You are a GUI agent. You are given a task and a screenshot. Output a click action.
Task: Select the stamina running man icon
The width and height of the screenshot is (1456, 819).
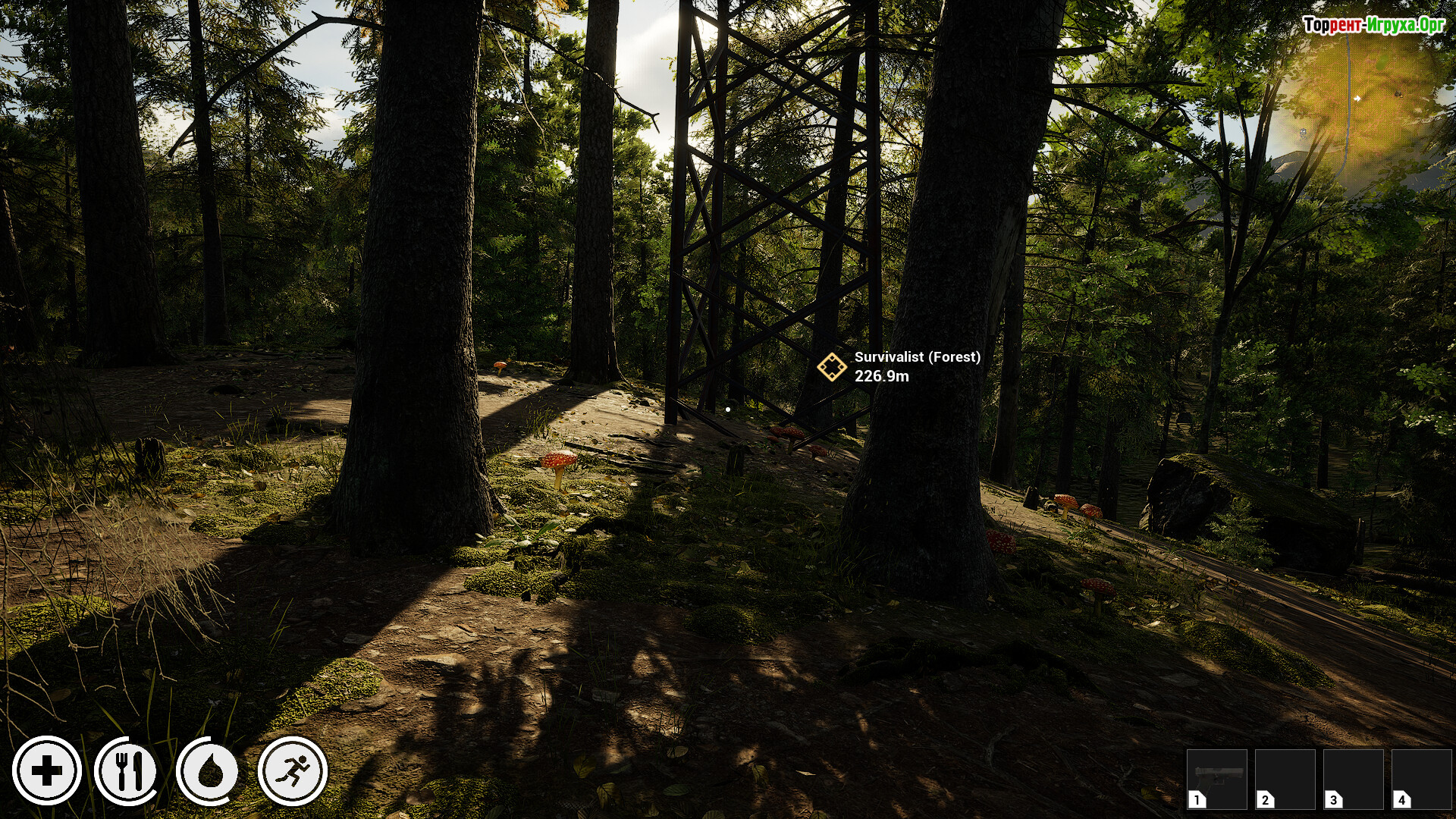click(293, 771)
